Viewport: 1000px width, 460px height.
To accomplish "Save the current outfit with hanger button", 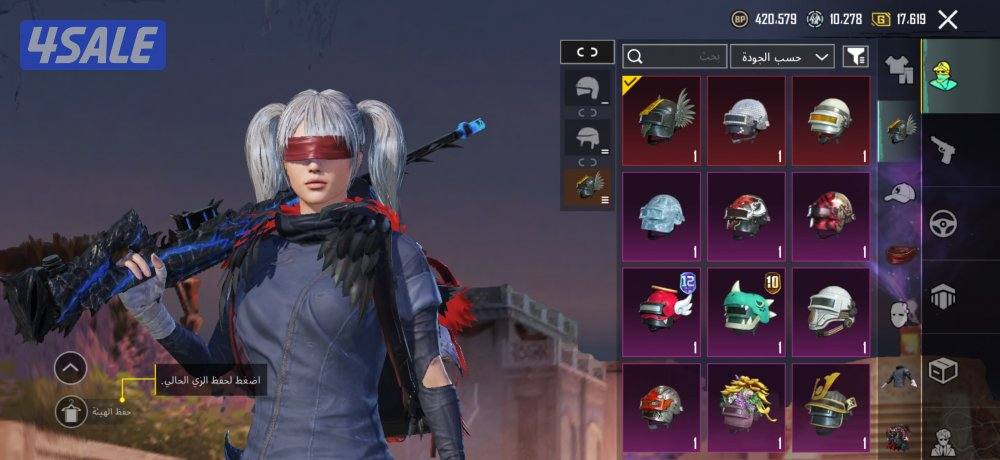I will click(70, 411).
